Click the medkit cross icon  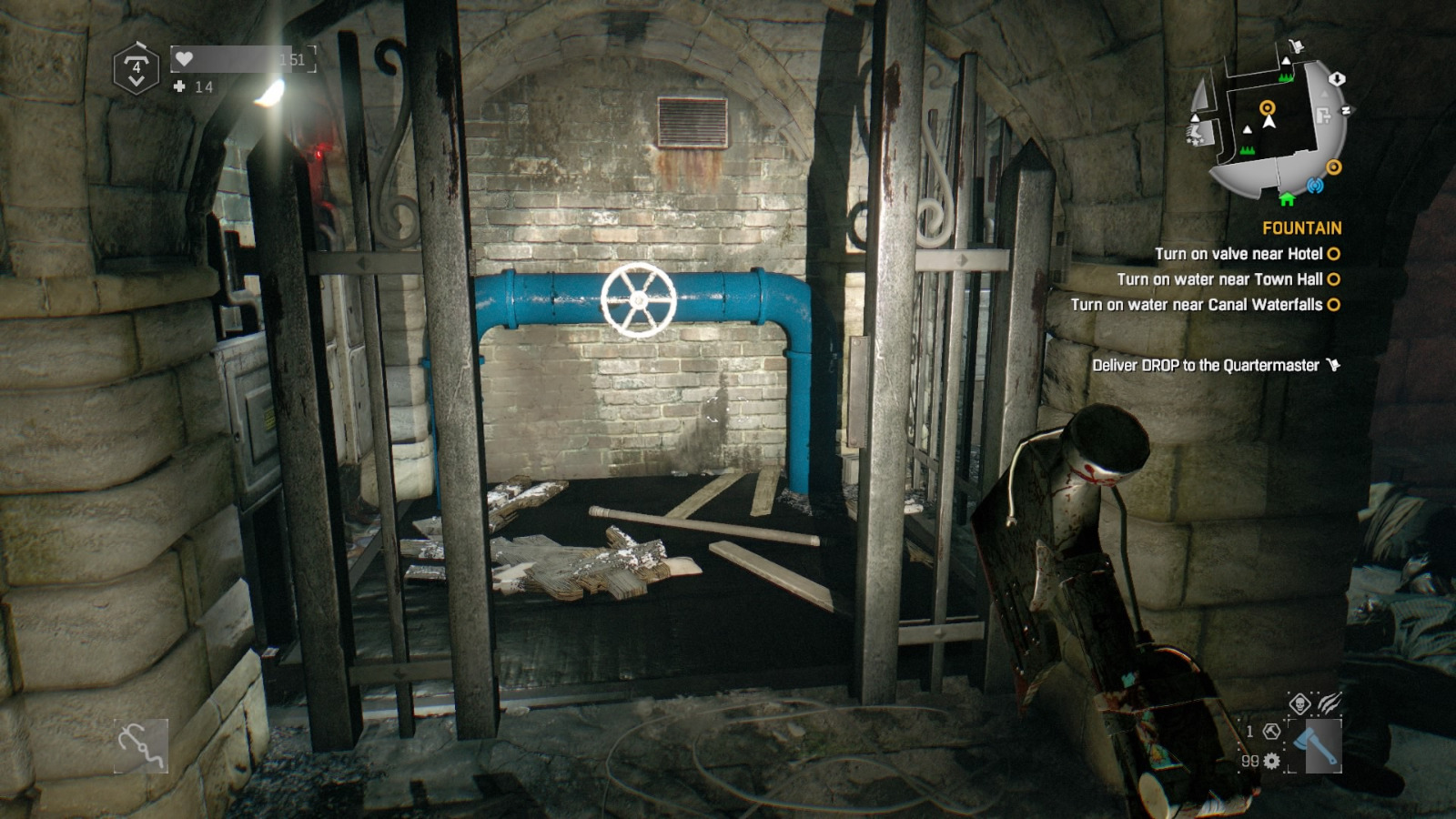[179, 86]
